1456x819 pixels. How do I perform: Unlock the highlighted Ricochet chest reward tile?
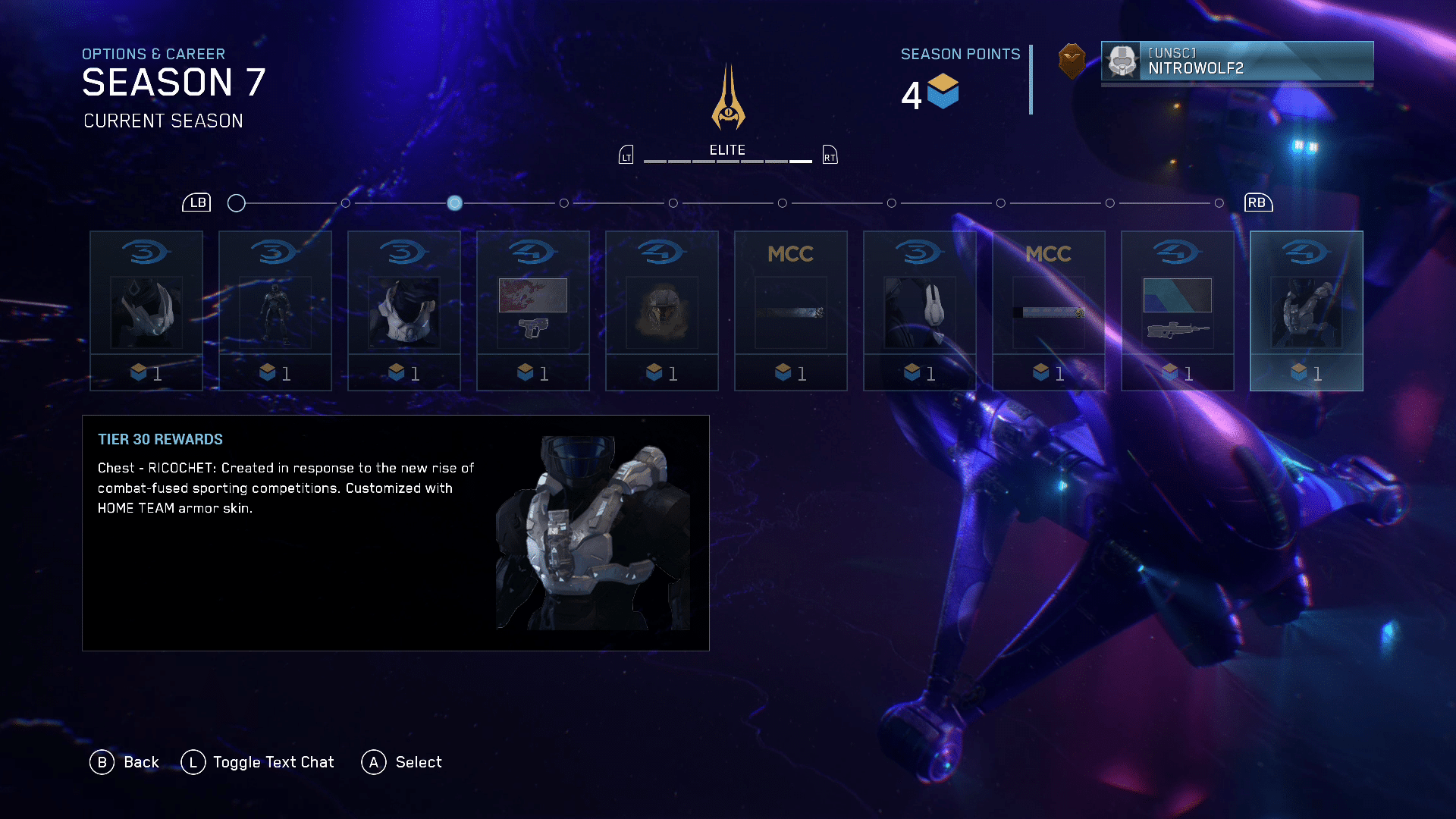click(1307, 311)
